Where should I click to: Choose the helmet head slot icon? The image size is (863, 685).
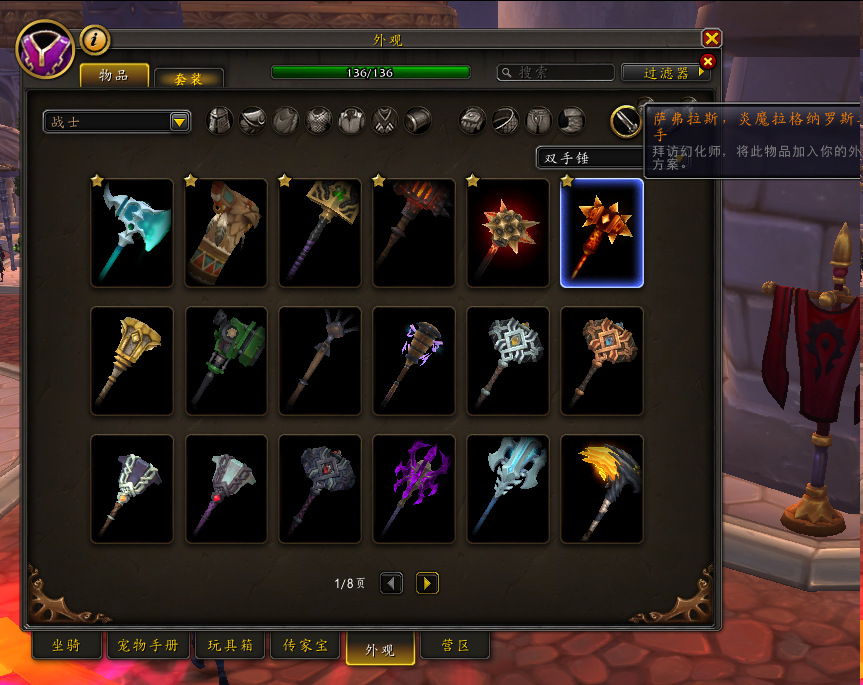click(219, 121)
